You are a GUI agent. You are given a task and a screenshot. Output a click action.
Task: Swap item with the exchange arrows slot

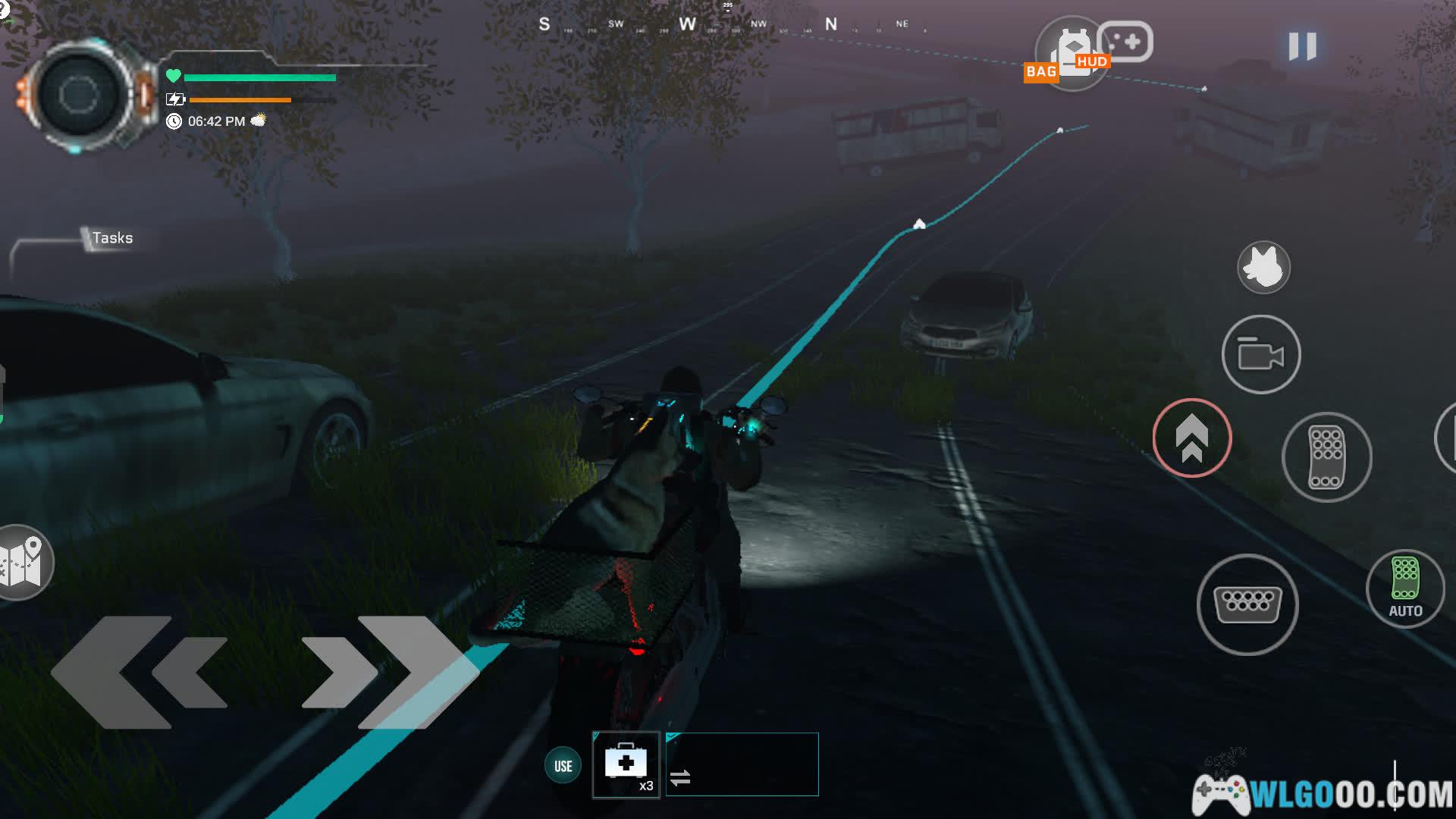(741, 764)
